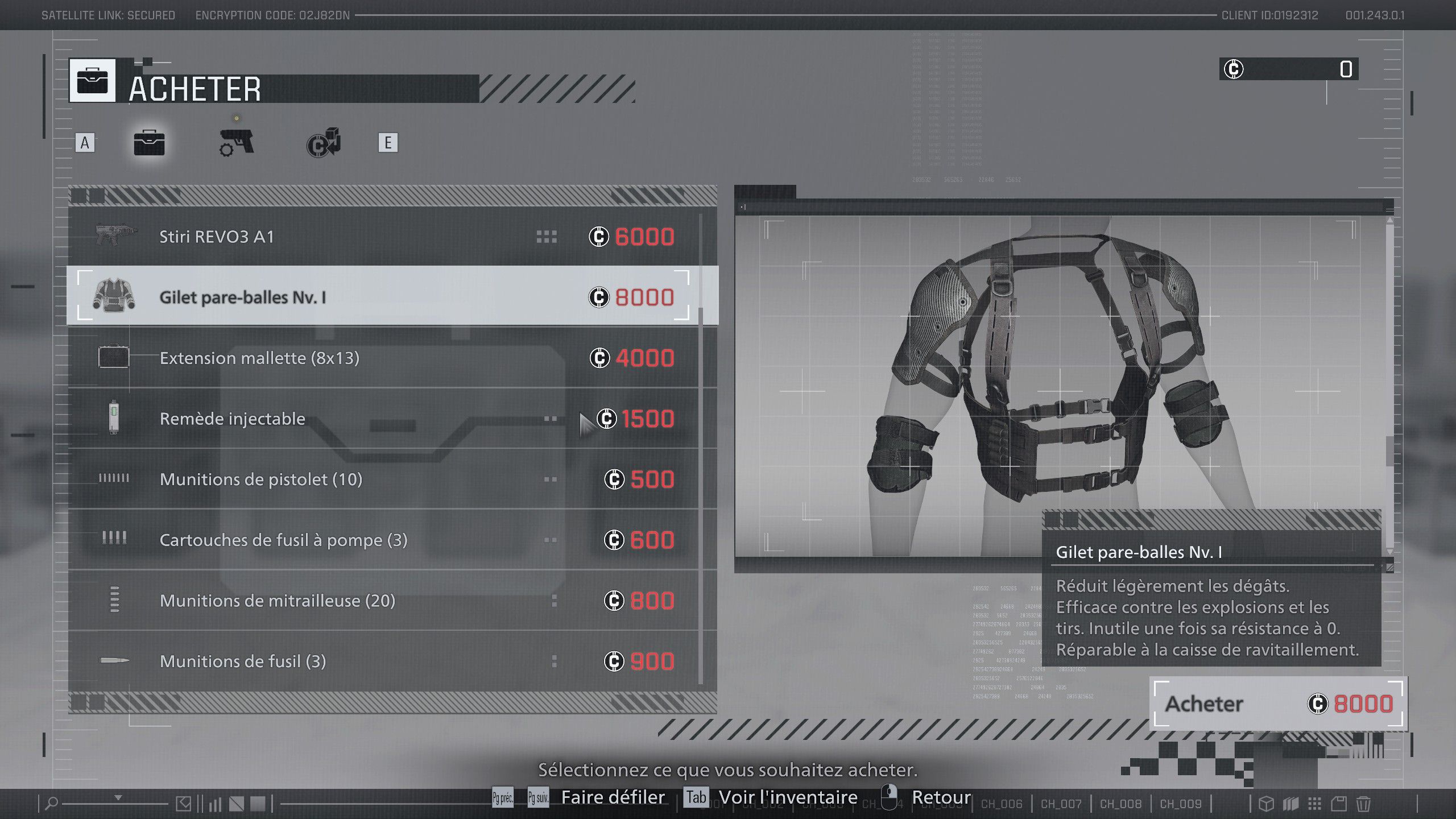Open the sell items coin tab

324,143
